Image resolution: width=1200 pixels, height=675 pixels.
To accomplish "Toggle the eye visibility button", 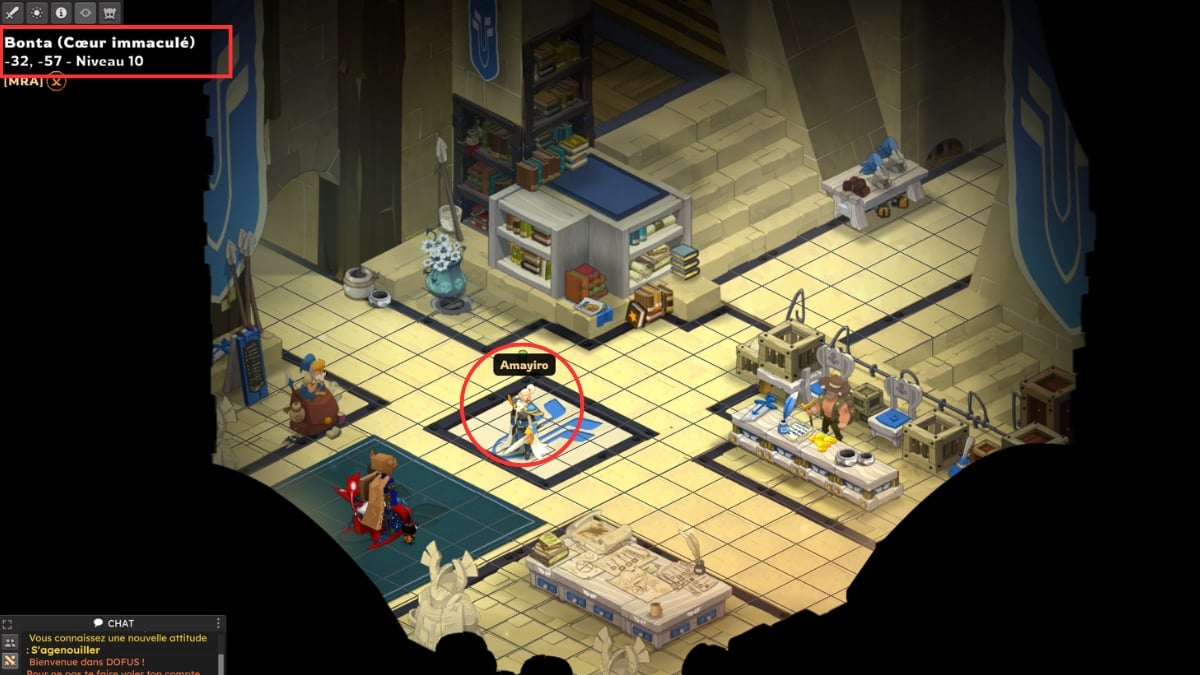I will 84,13.
